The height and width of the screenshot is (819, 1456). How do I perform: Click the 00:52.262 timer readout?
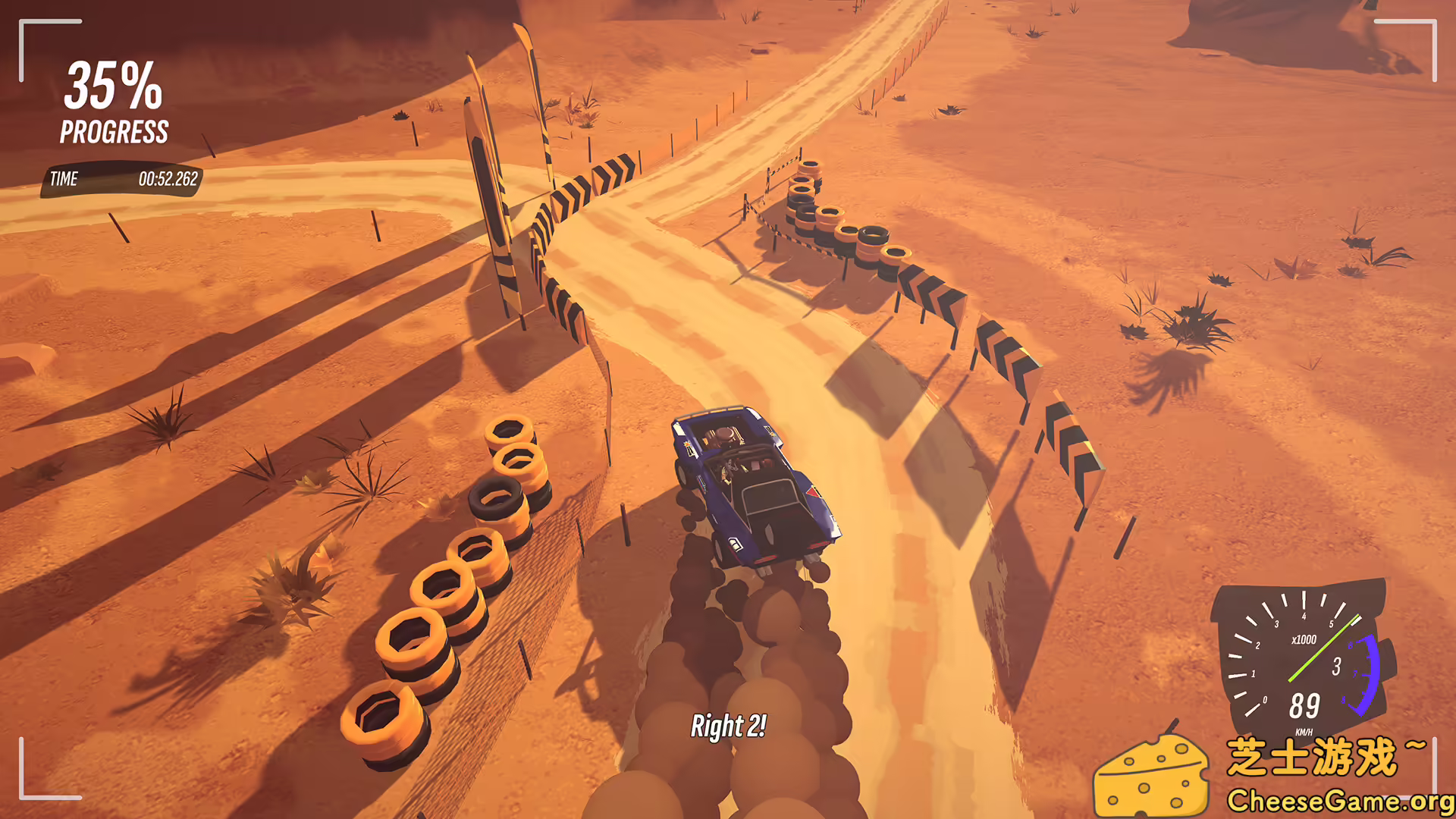click(x=168, y=180)
